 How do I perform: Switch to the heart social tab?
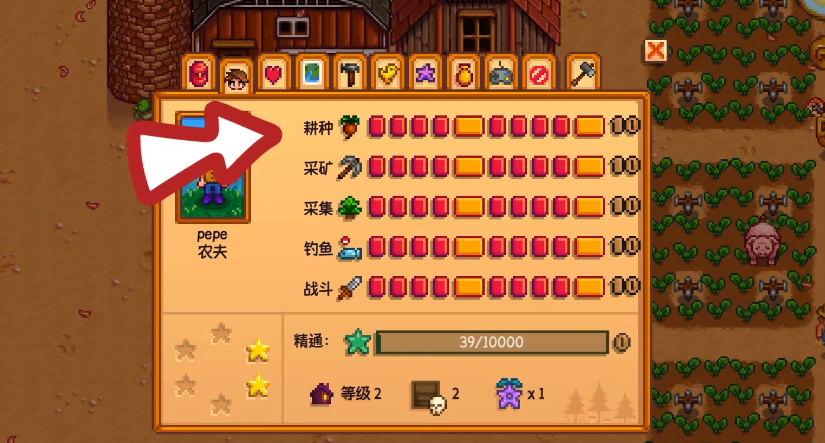coord(272,75)
